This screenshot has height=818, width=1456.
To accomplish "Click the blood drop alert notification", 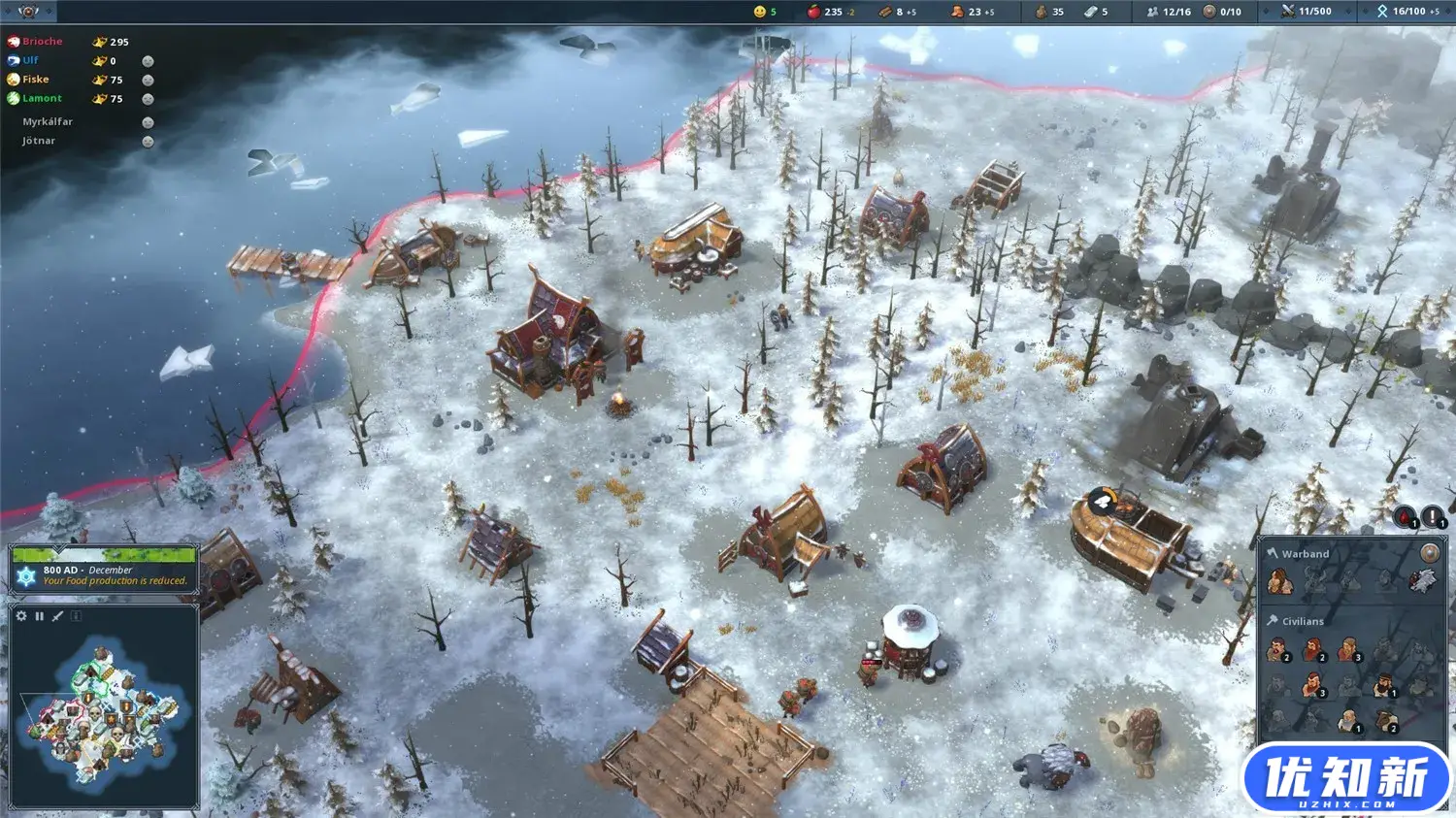I will [1406, 517].
